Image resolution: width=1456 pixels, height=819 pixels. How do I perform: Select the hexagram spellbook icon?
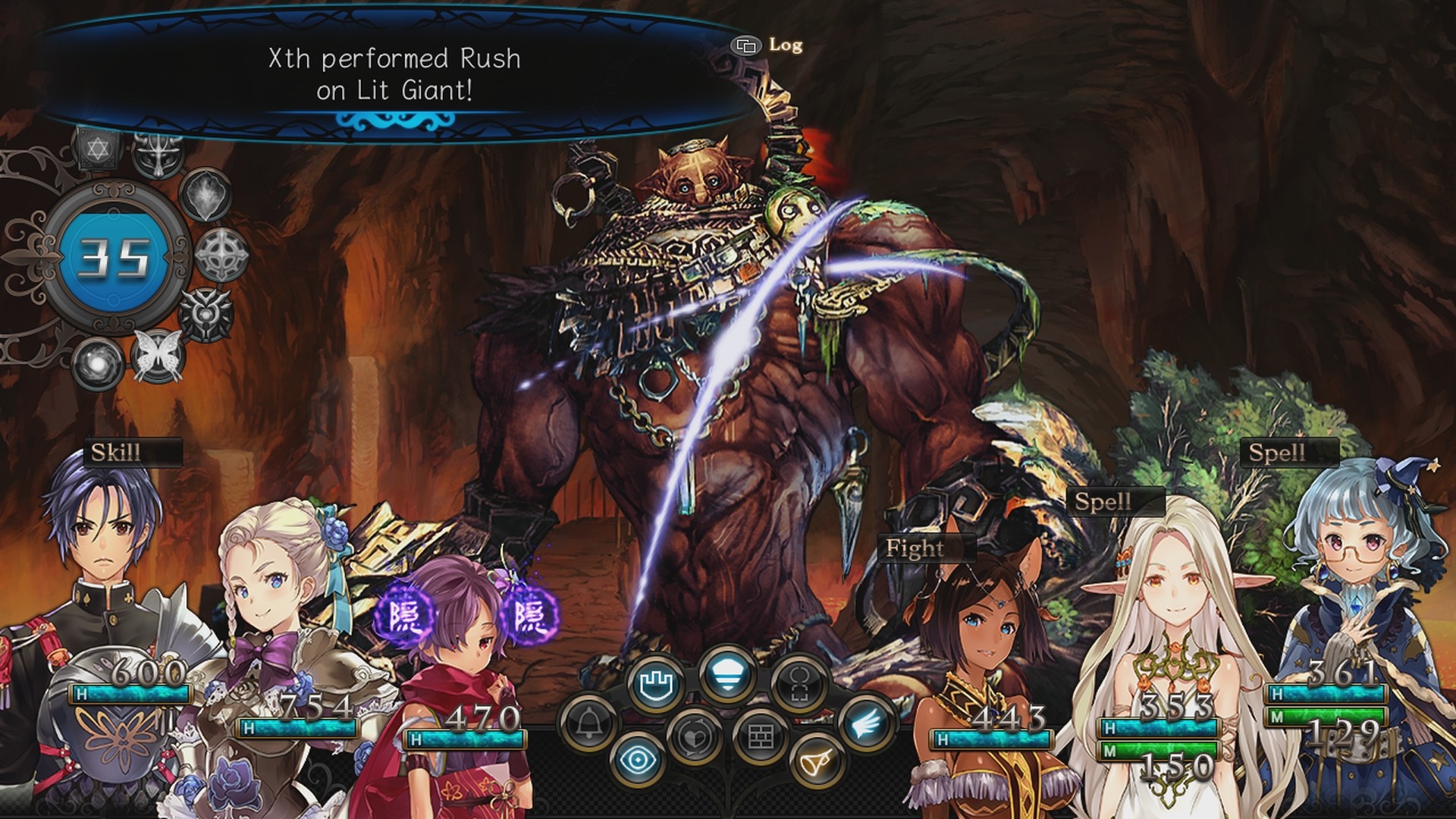pos(98,149)
